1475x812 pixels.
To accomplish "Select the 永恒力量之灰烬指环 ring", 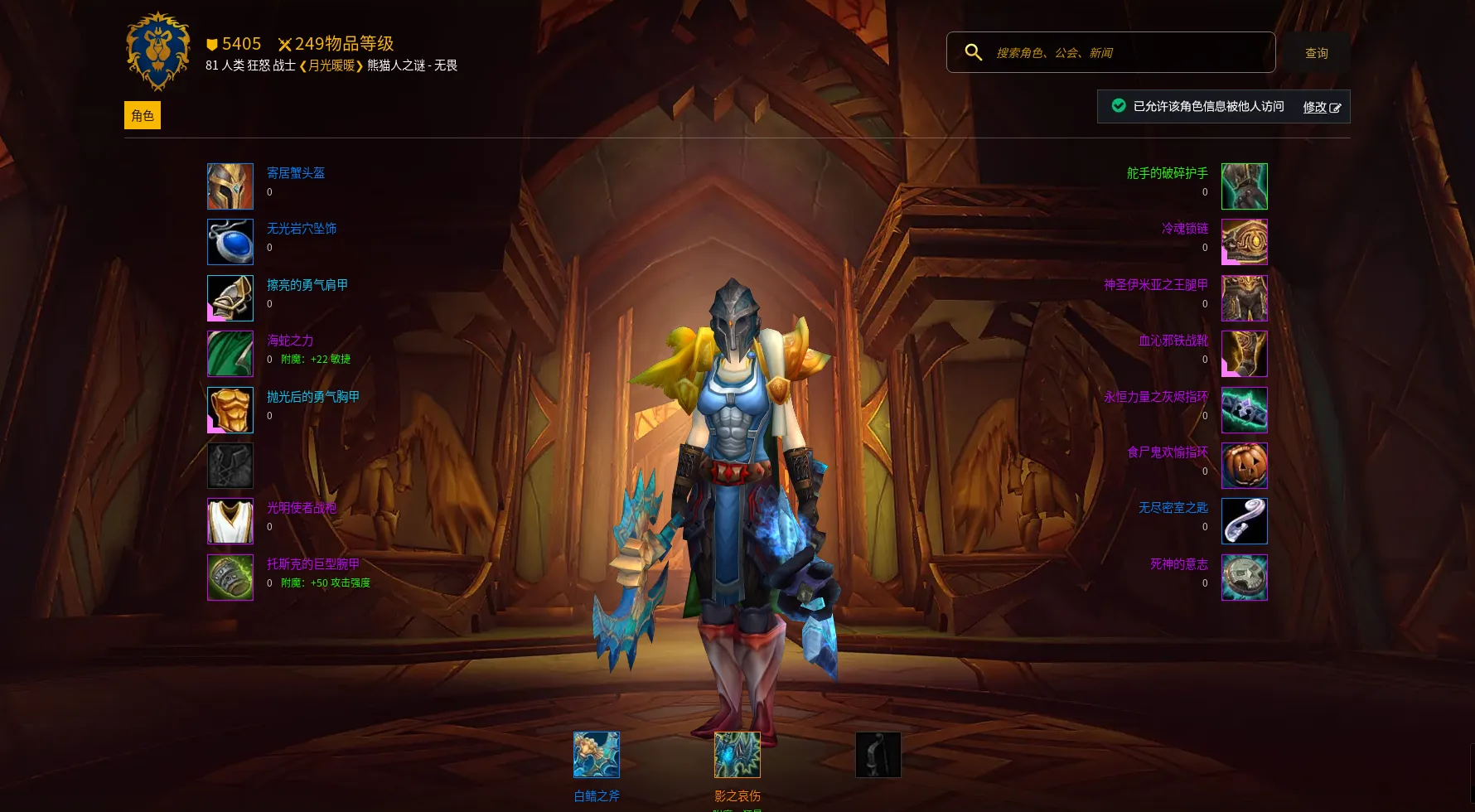I will click(1244, 410).
